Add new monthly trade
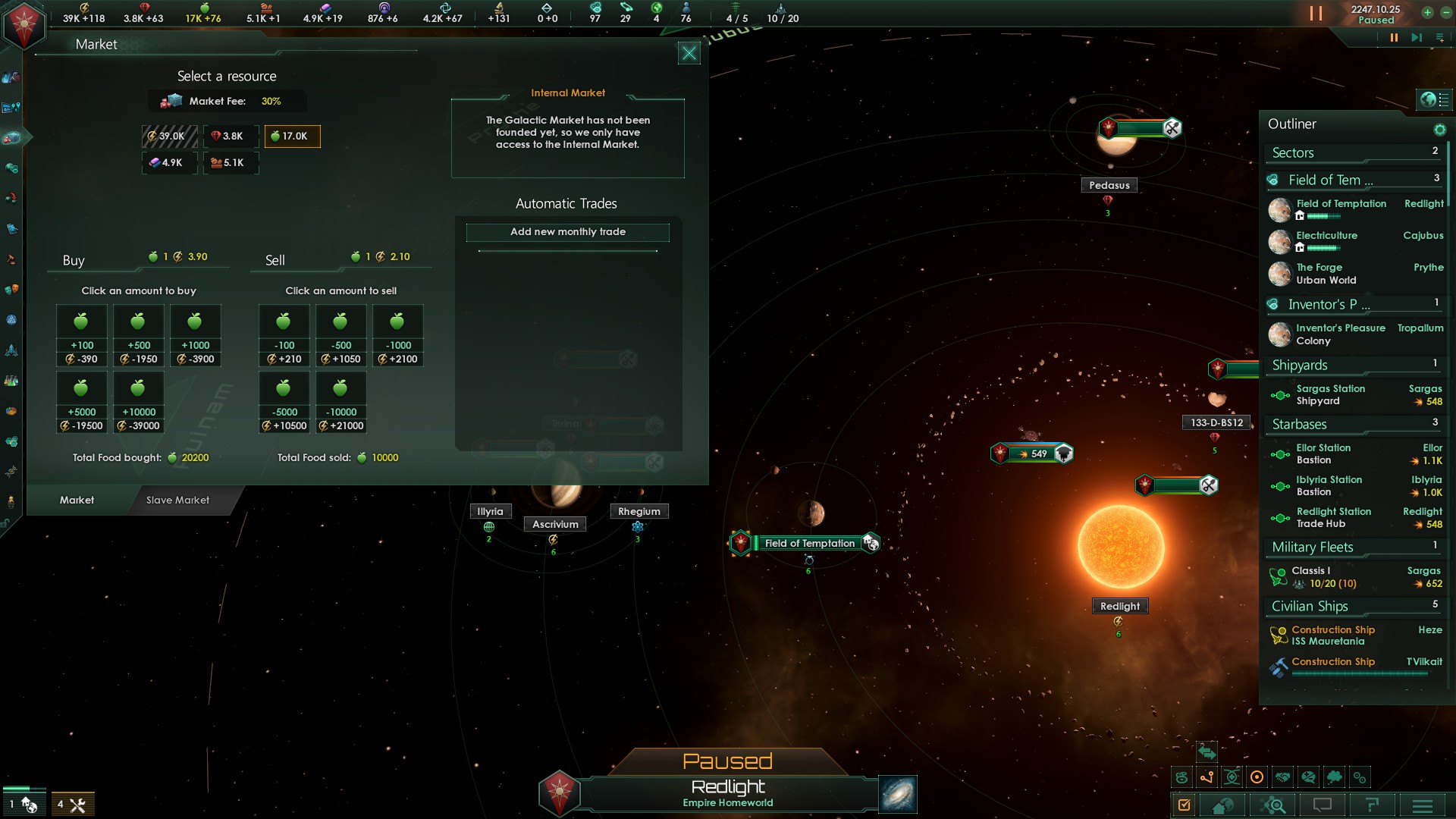 click(567, 232)
